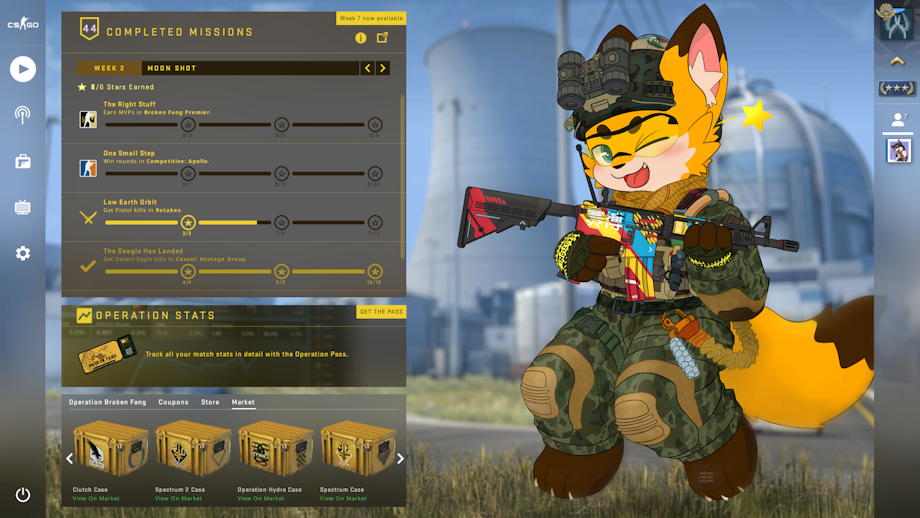
Task: Click the Get The Pass button
Action: (x=381, y=312)
